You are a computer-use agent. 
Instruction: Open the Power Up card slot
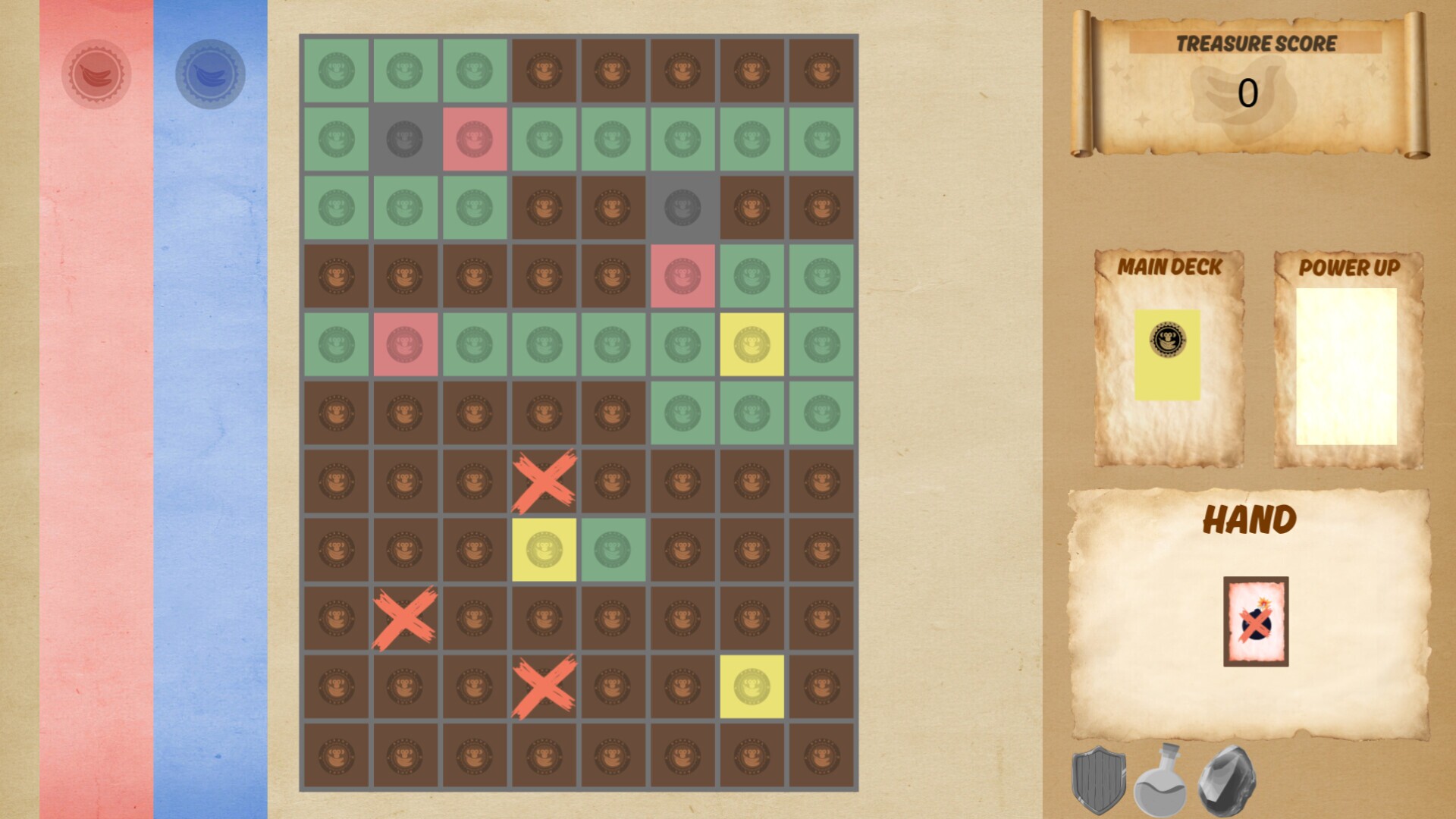[x=1346, y=366]
